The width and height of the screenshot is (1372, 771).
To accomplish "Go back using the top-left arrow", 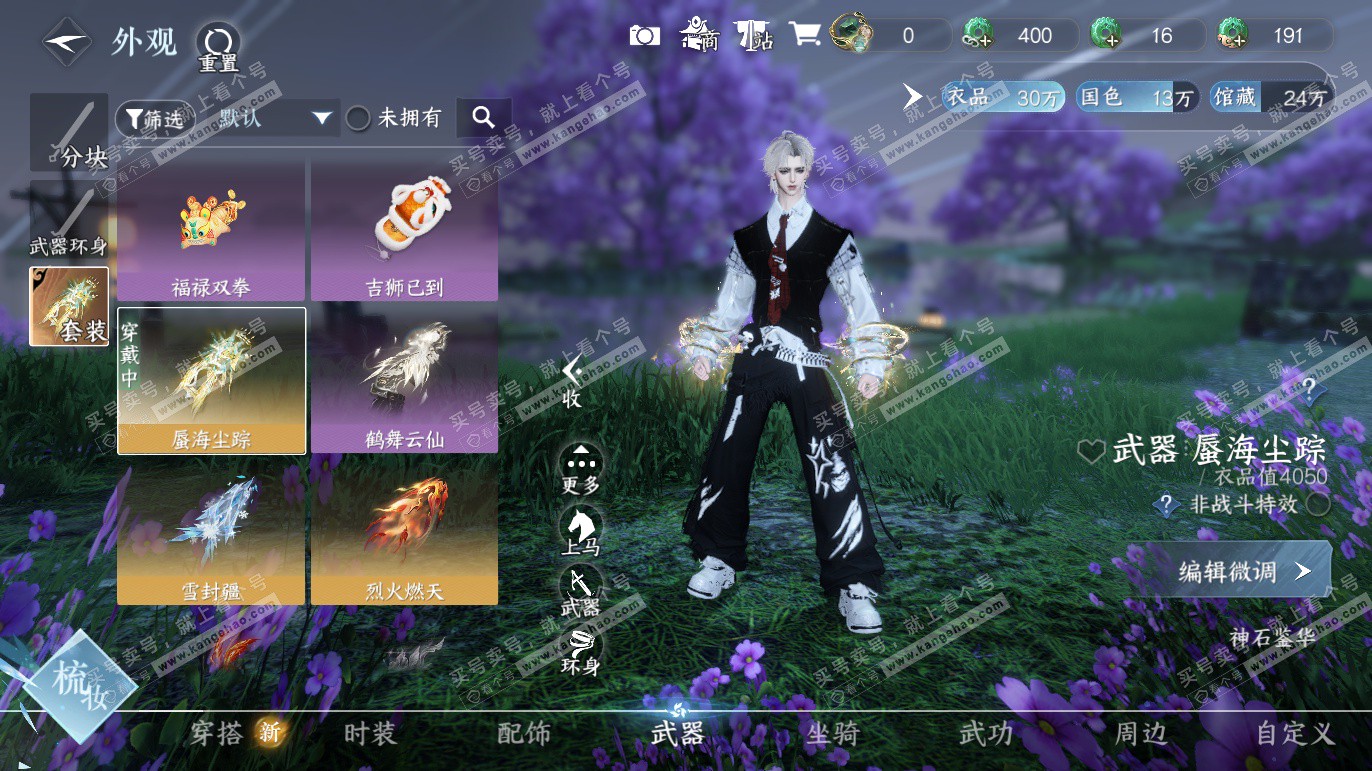I will point(65,43).
